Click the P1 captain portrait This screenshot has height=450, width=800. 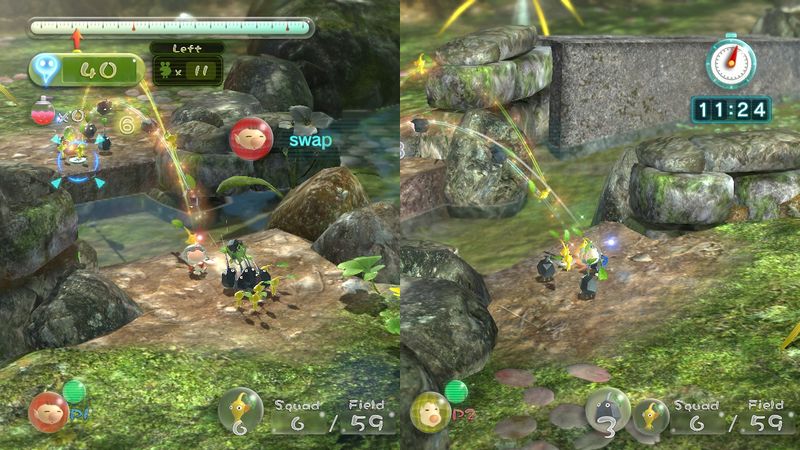[47, 411]
